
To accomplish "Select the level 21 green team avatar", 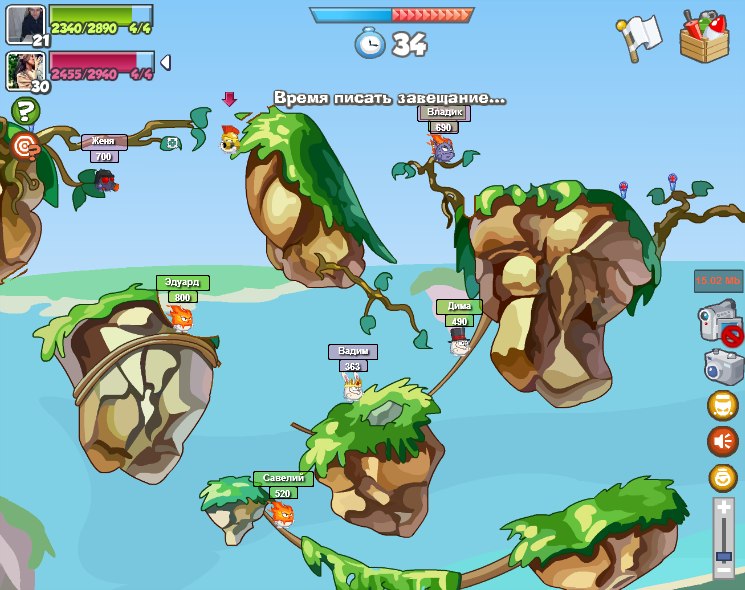I will click(25, 24).
